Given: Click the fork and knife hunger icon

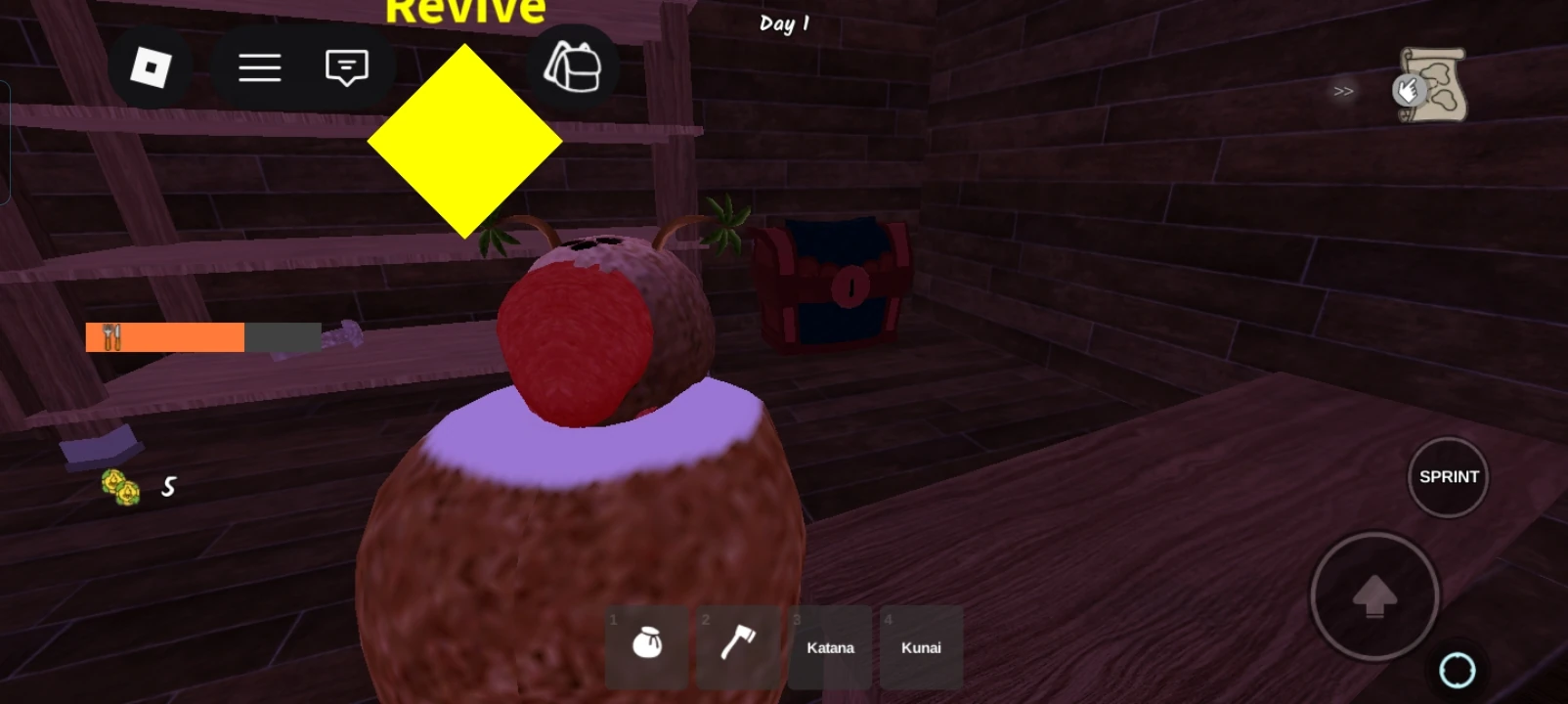Looking at the screenshot, I should 110,336.
